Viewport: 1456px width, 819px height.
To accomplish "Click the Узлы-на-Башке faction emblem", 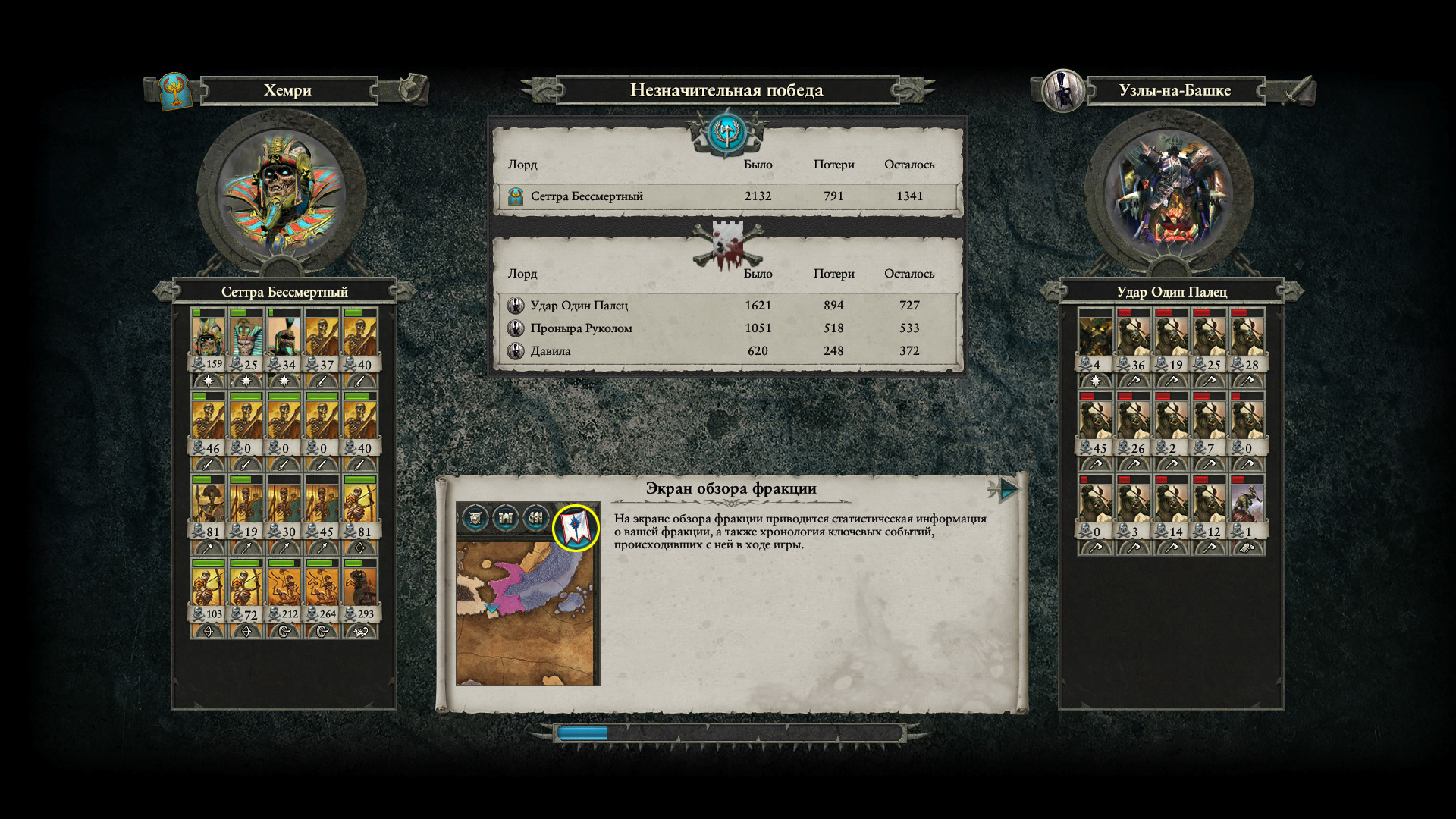I will tap(1062, 91).
